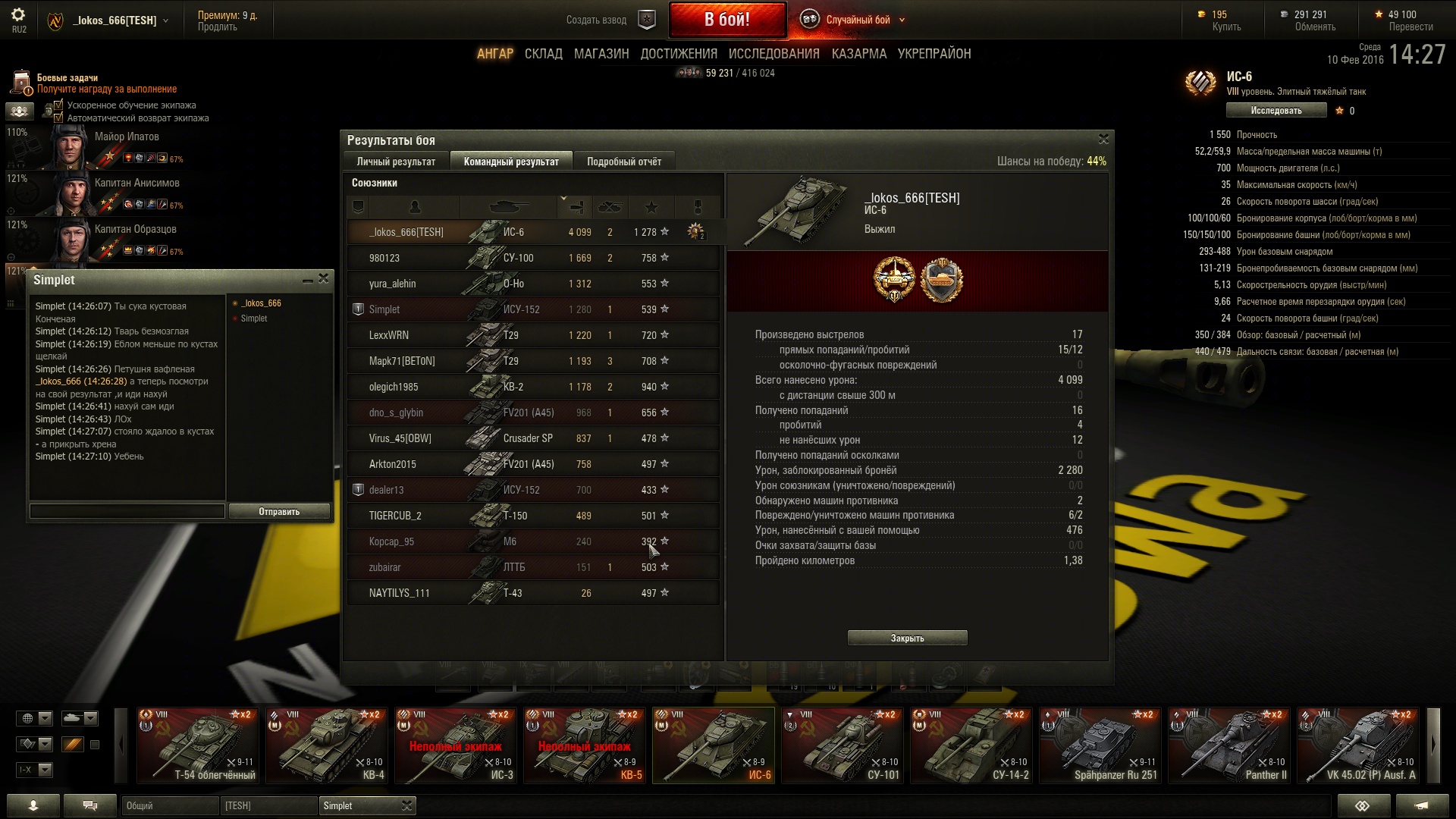Open the МАГАЗИН menu
The image size is (1456, 819).
click(x=601, y=54)
